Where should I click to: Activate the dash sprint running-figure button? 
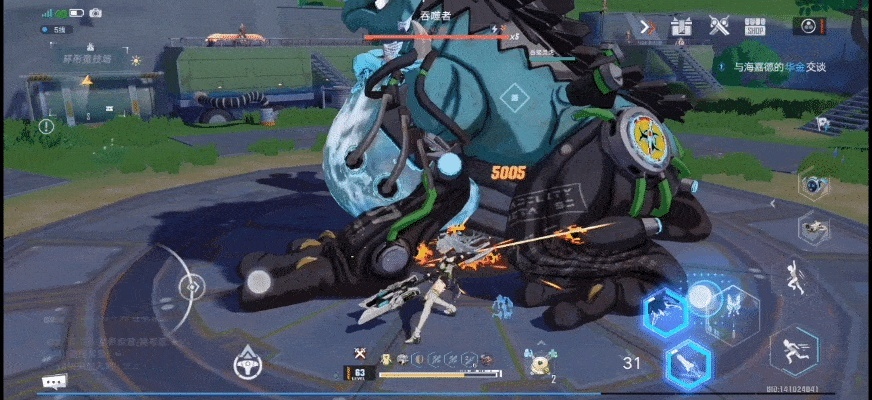(794, 350)
